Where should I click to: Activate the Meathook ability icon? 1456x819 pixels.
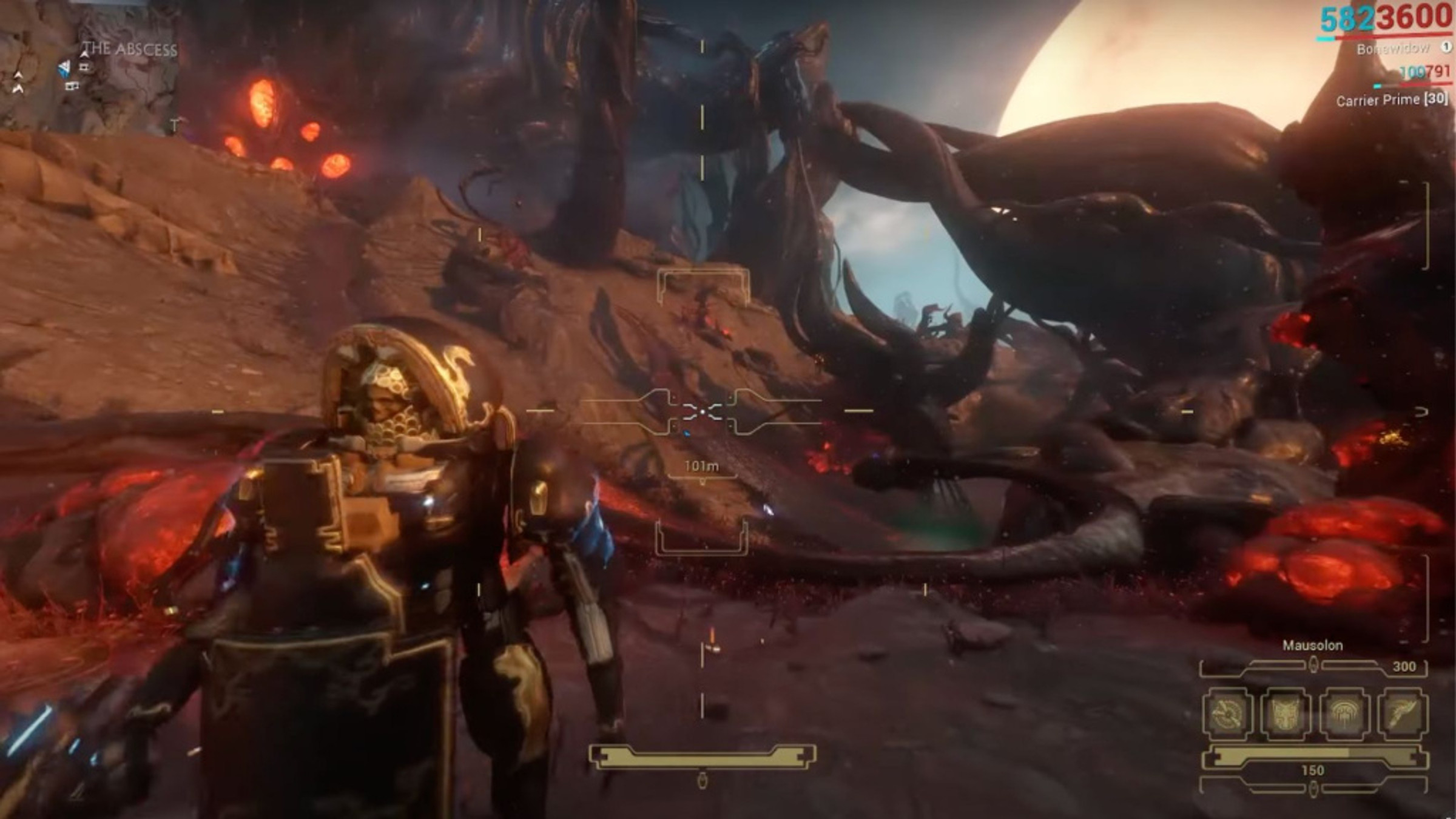coord(1228,713)
